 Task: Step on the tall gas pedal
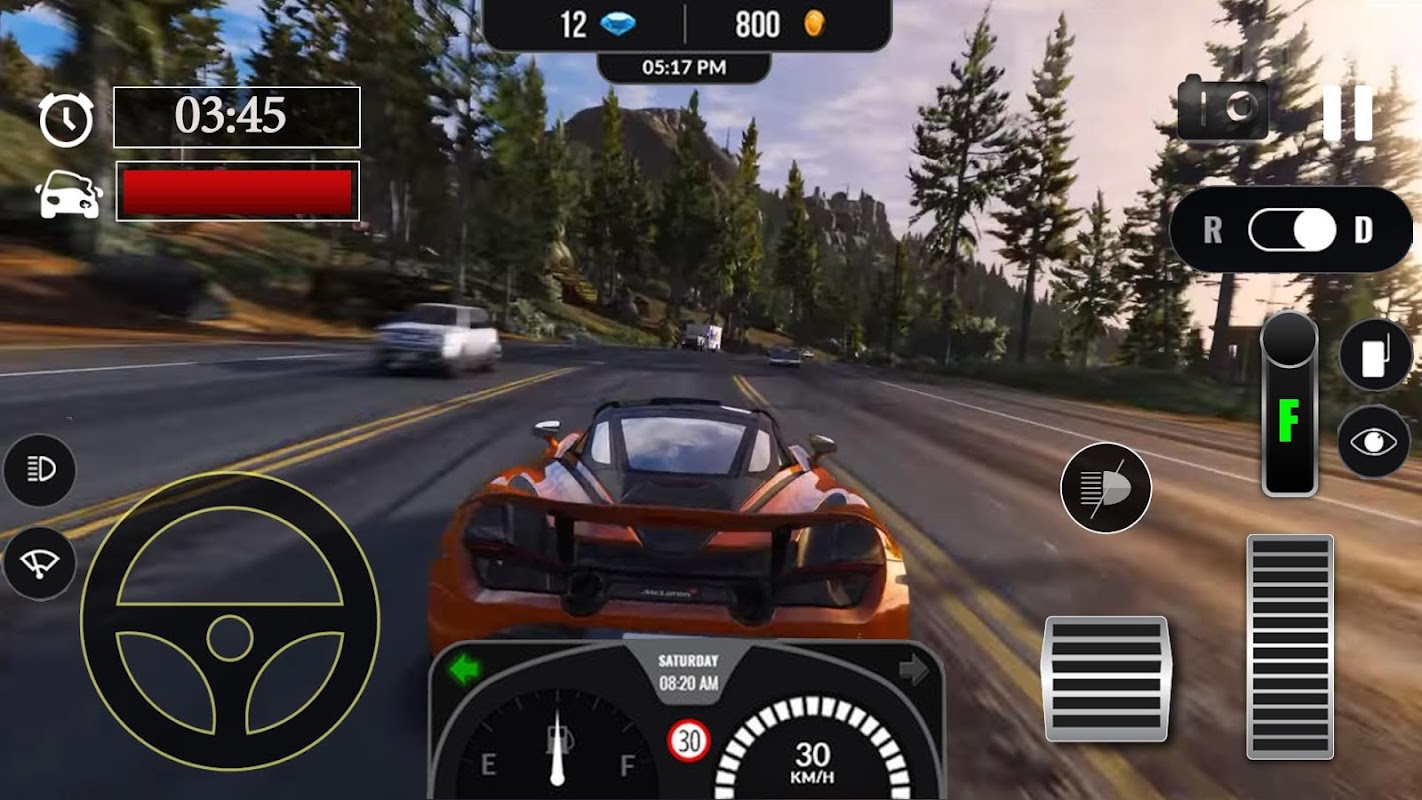(x=1289, y=646)
